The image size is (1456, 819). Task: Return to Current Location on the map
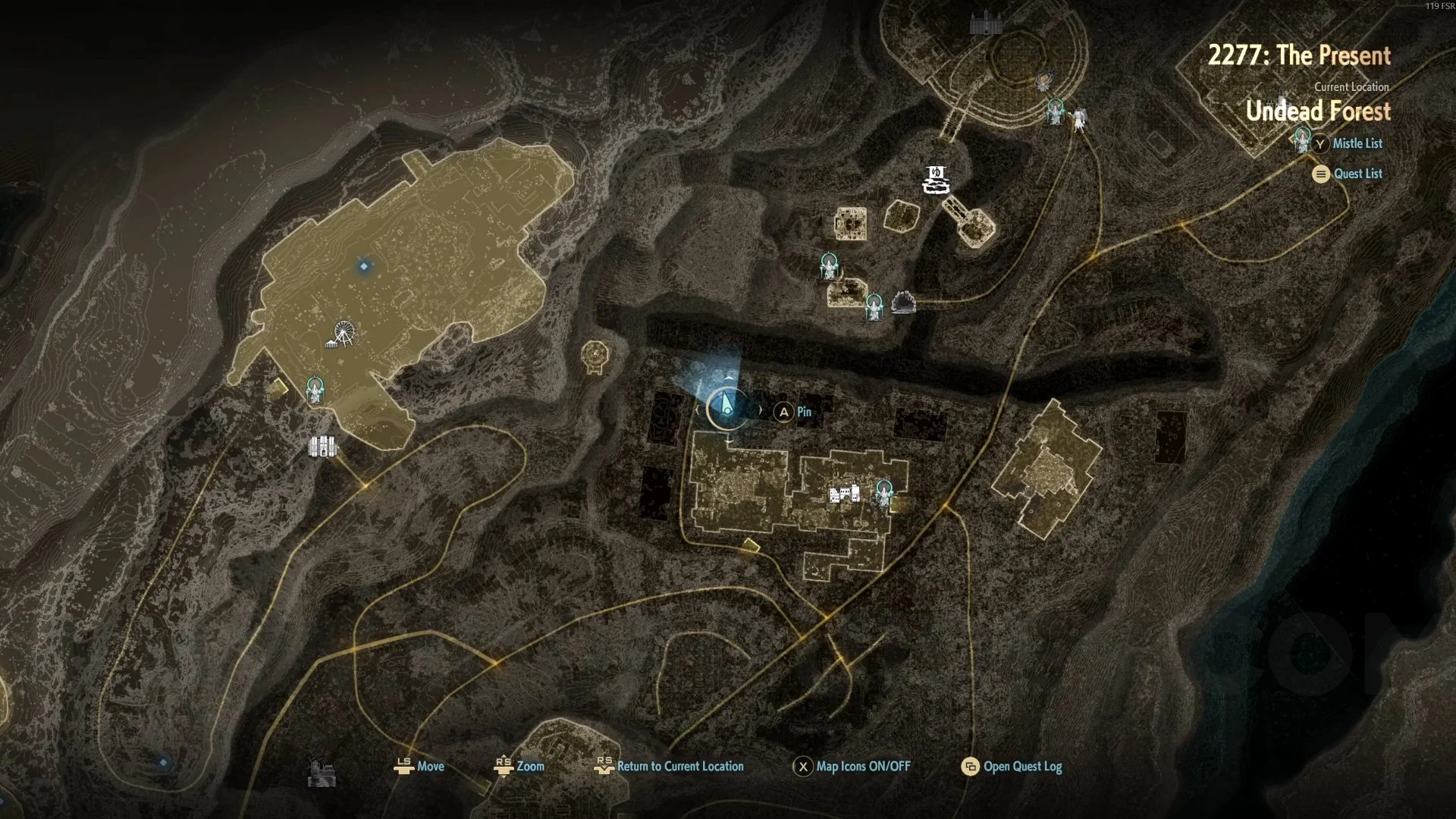tap(679, 766)
